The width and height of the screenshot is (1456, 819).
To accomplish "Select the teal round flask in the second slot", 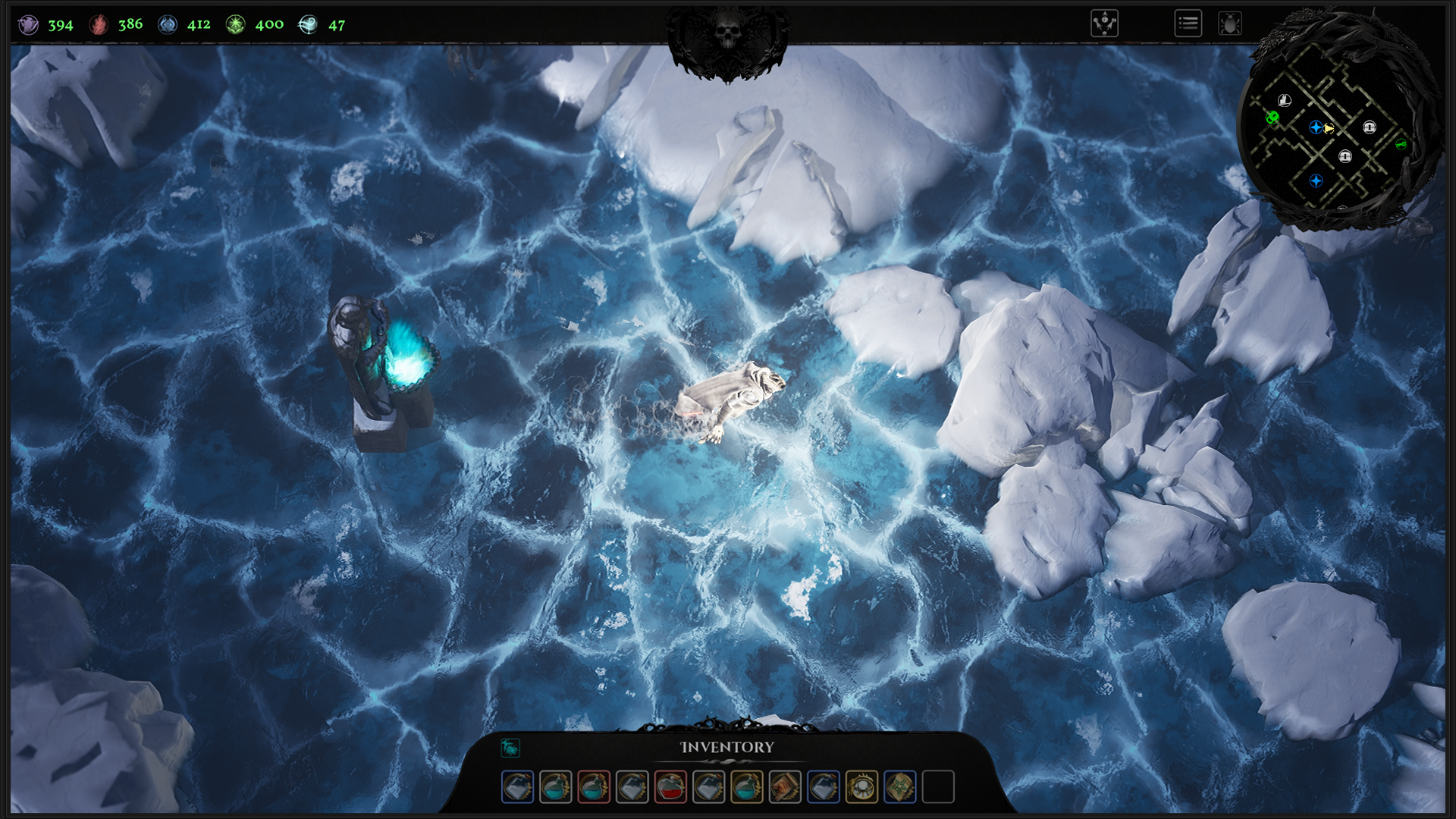I will [x=556, y=786].
